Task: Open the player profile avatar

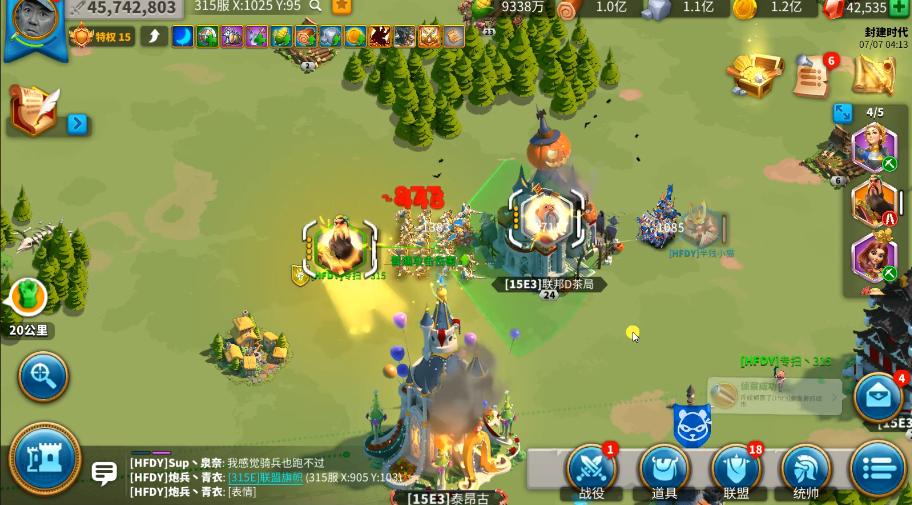Action: (35, 25)
